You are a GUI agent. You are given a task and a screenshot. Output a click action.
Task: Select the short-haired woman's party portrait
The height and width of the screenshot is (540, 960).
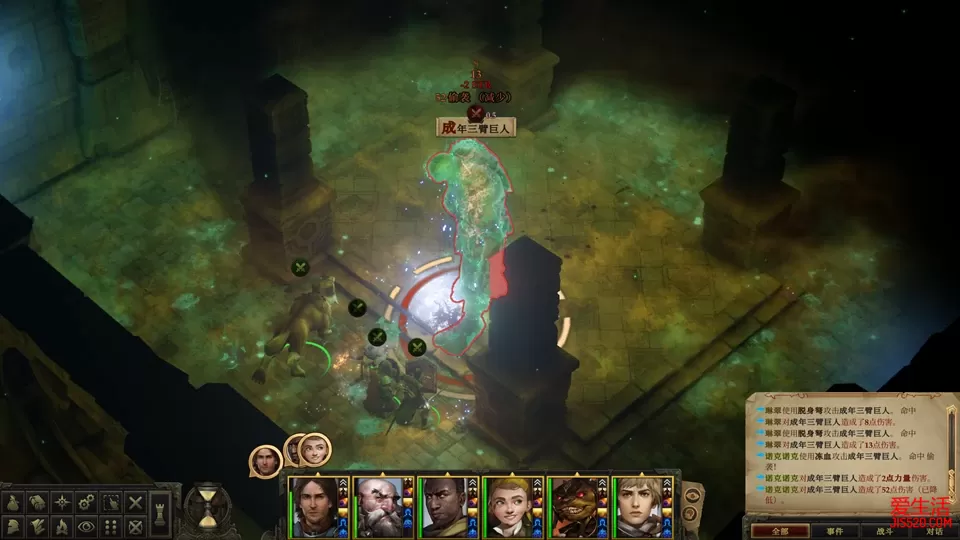pyautogui.click(x=640, y=503)
